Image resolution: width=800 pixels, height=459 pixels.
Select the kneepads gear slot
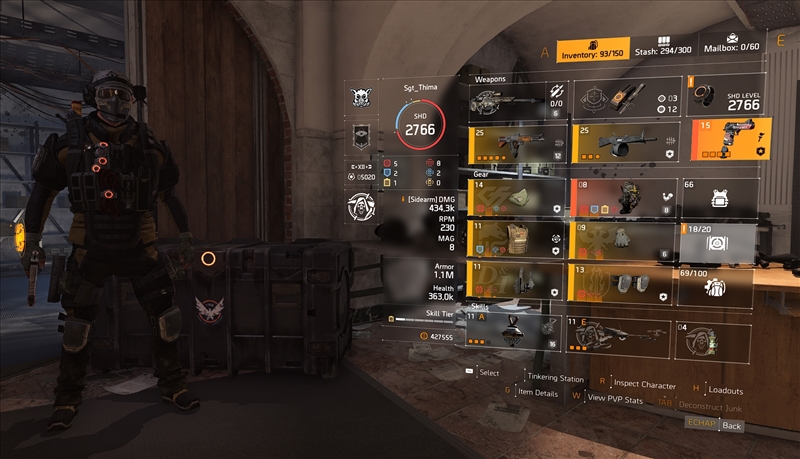pyautogui.click(x=622, y=284)
